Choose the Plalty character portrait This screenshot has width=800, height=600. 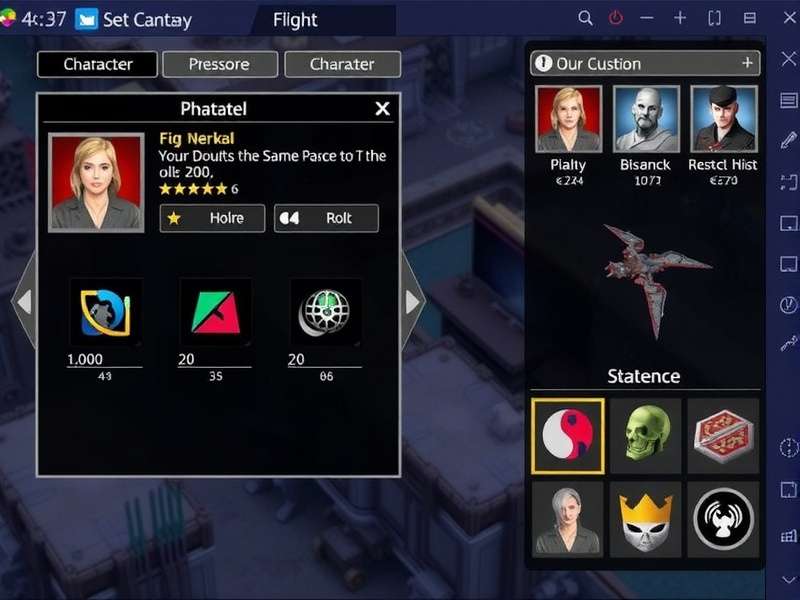(569, 119)
